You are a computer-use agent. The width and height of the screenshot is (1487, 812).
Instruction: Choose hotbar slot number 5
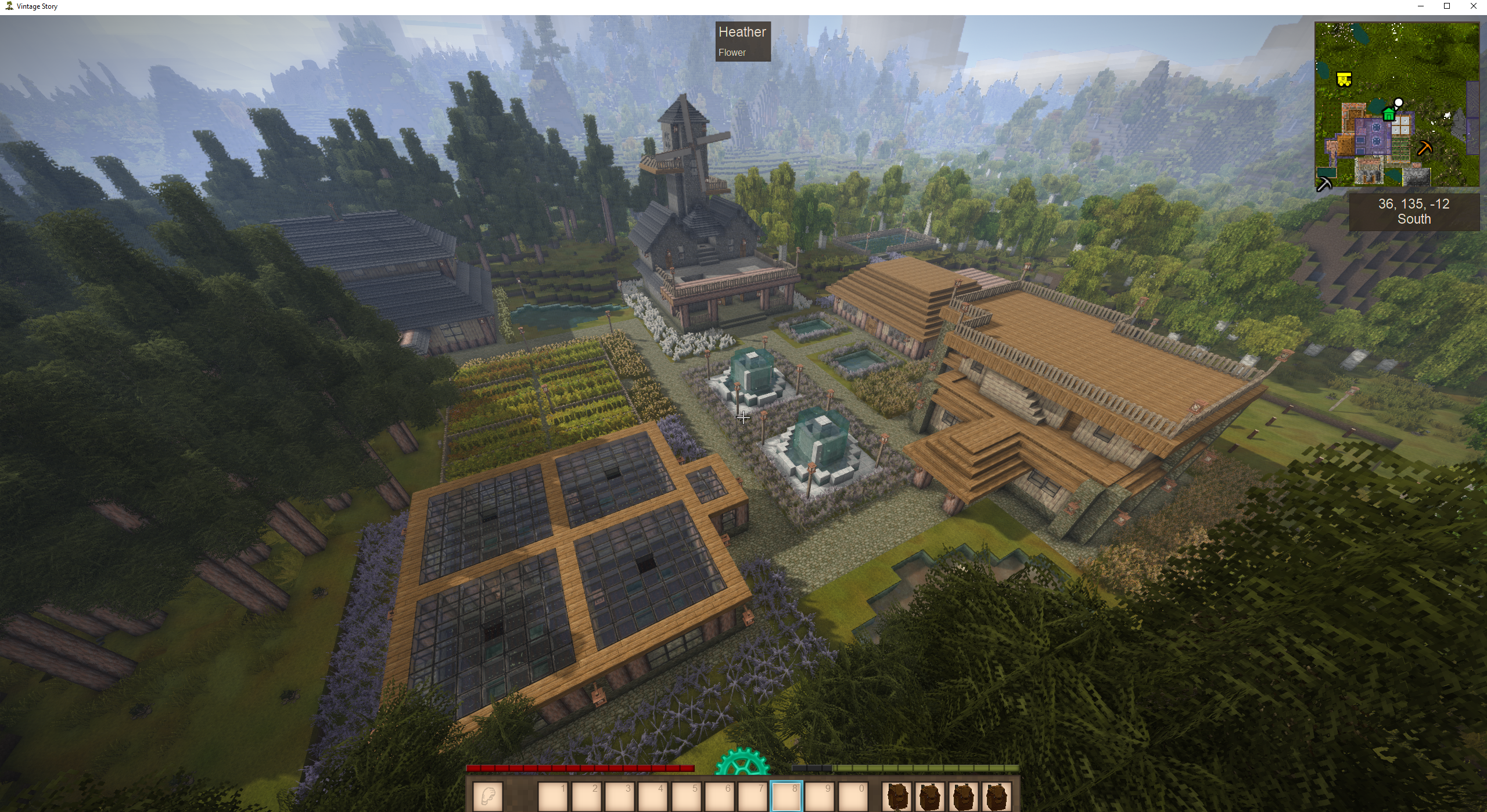685,796
